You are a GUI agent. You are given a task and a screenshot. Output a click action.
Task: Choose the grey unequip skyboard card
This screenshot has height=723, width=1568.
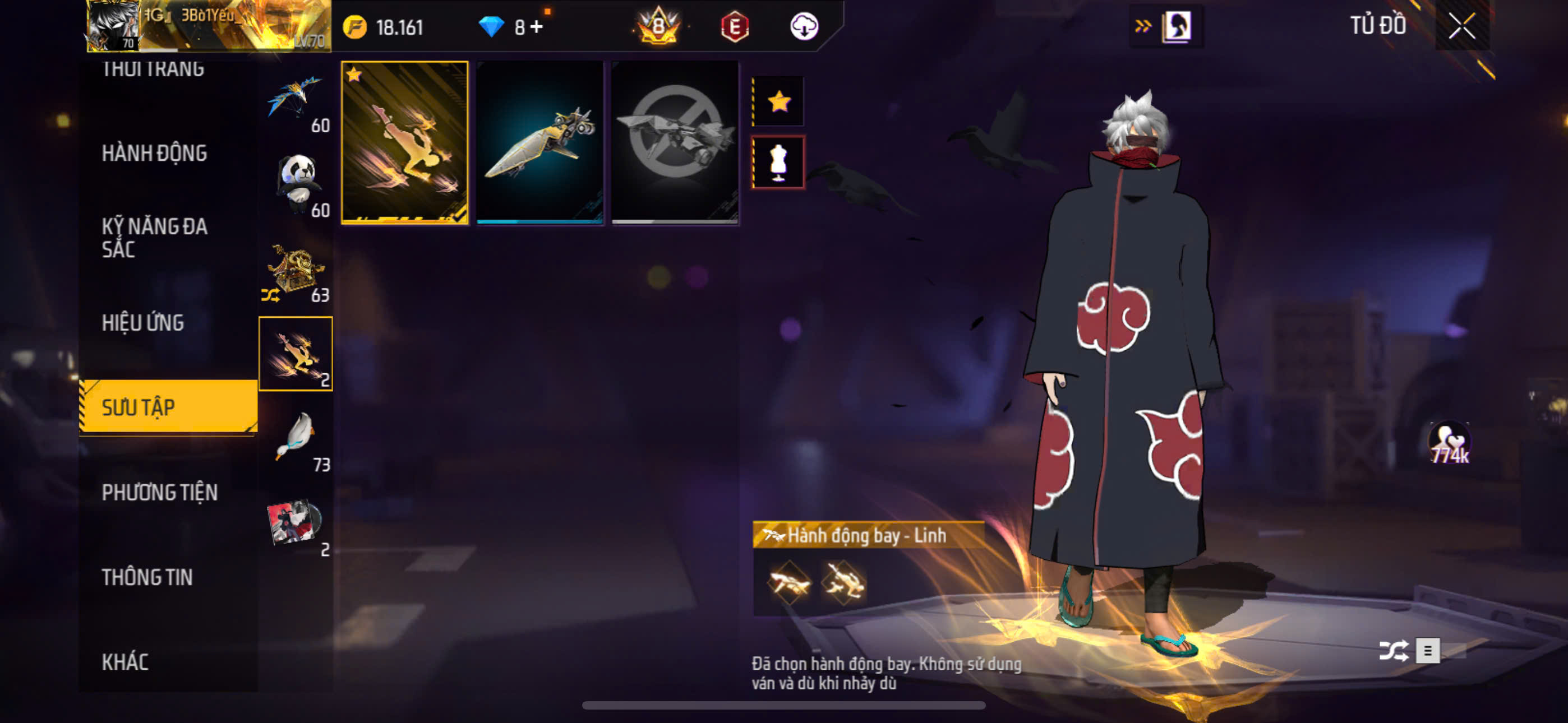coord(675,142)
